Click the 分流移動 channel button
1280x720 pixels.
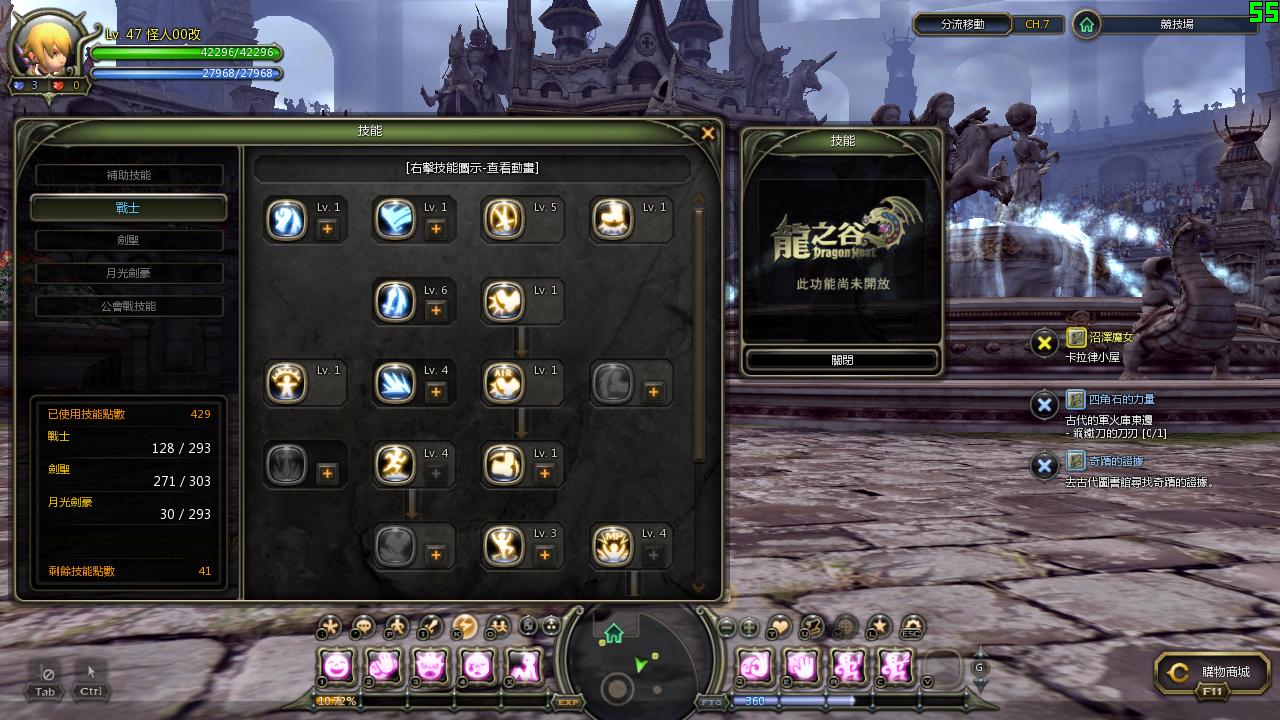click(x=962, y=24)
